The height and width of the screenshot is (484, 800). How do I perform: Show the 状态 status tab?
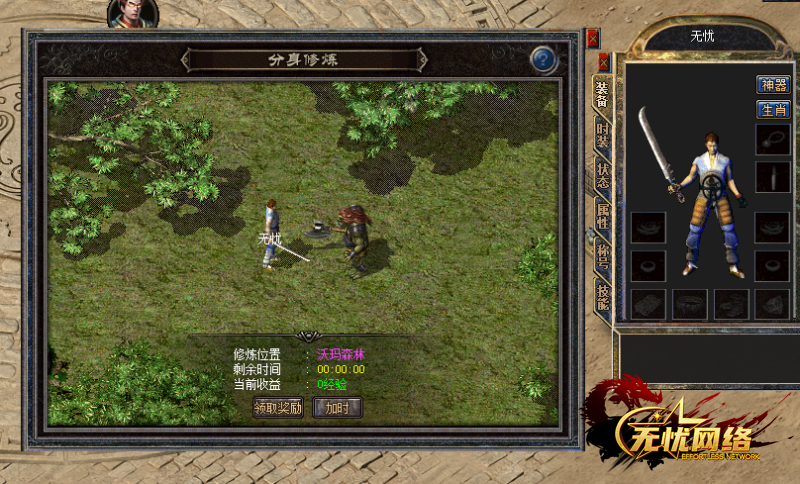point(602,176)
